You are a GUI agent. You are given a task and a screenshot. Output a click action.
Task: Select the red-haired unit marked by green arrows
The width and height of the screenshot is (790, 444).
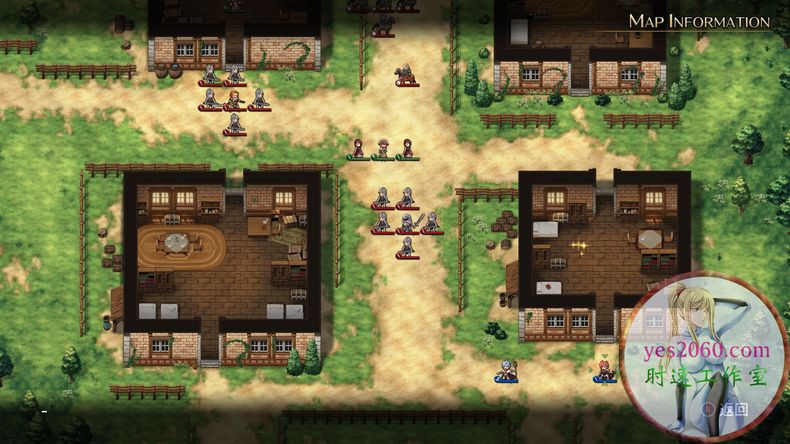click(x=604, y=370)
